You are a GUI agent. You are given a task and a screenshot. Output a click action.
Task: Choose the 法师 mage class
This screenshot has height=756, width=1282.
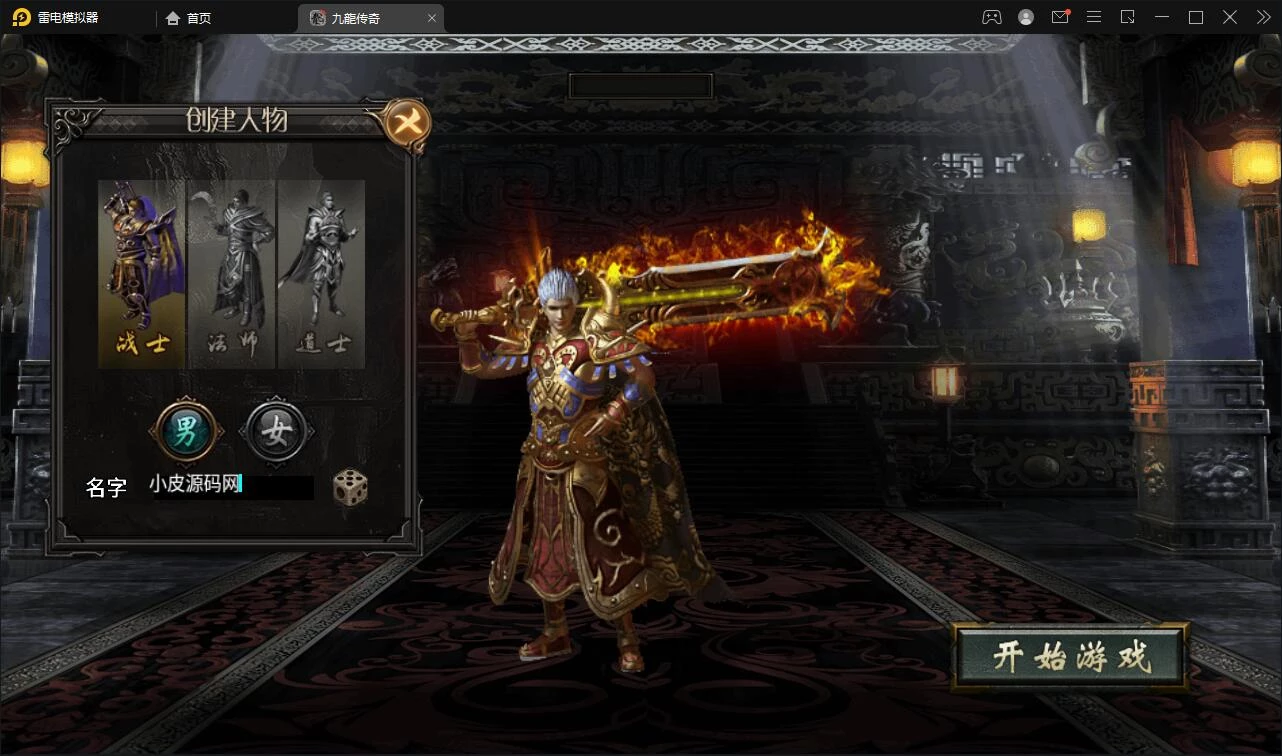[x=232, y=273]
